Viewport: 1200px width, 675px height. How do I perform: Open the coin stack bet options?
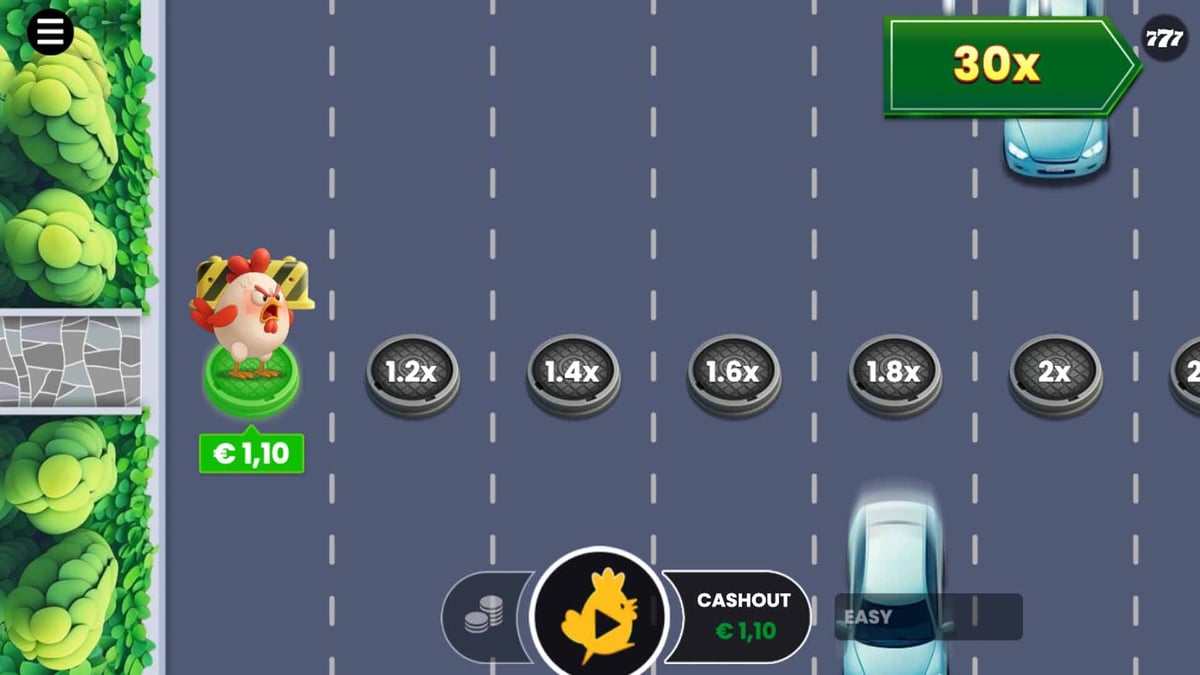484,617
